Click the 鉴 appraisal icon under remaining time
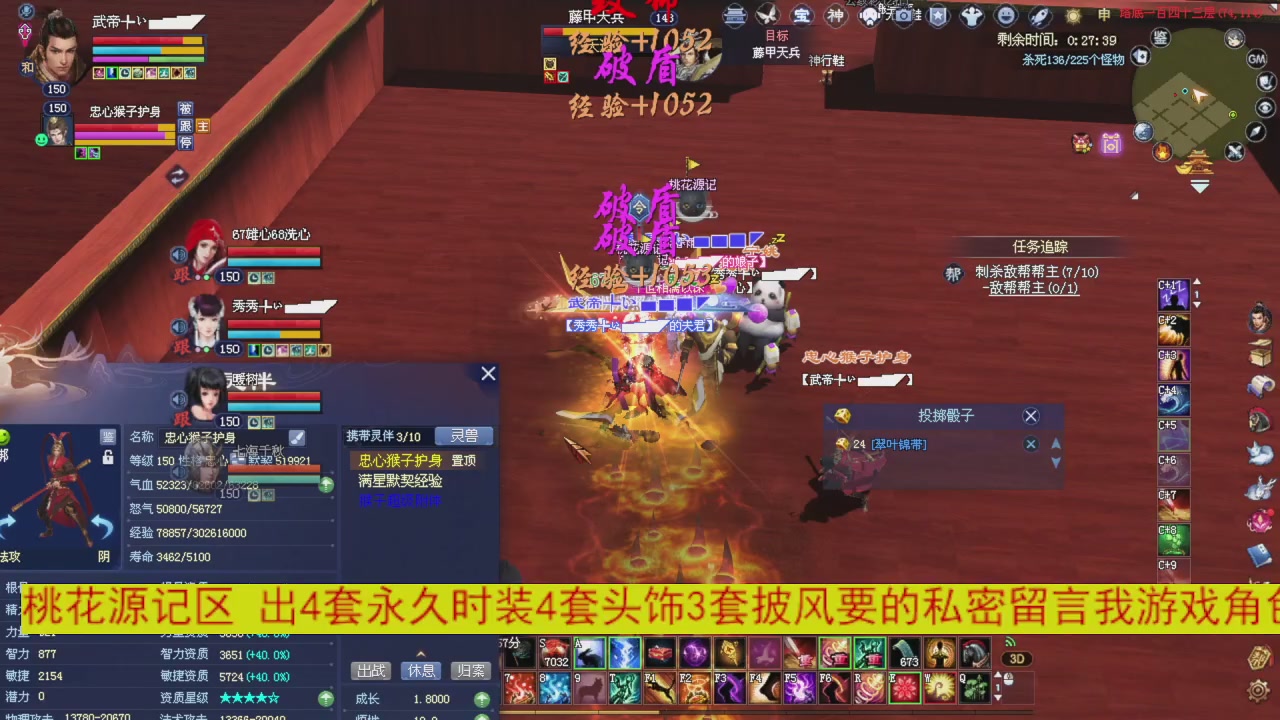This screenshot has height=720, width=1280. [1159, 38]
